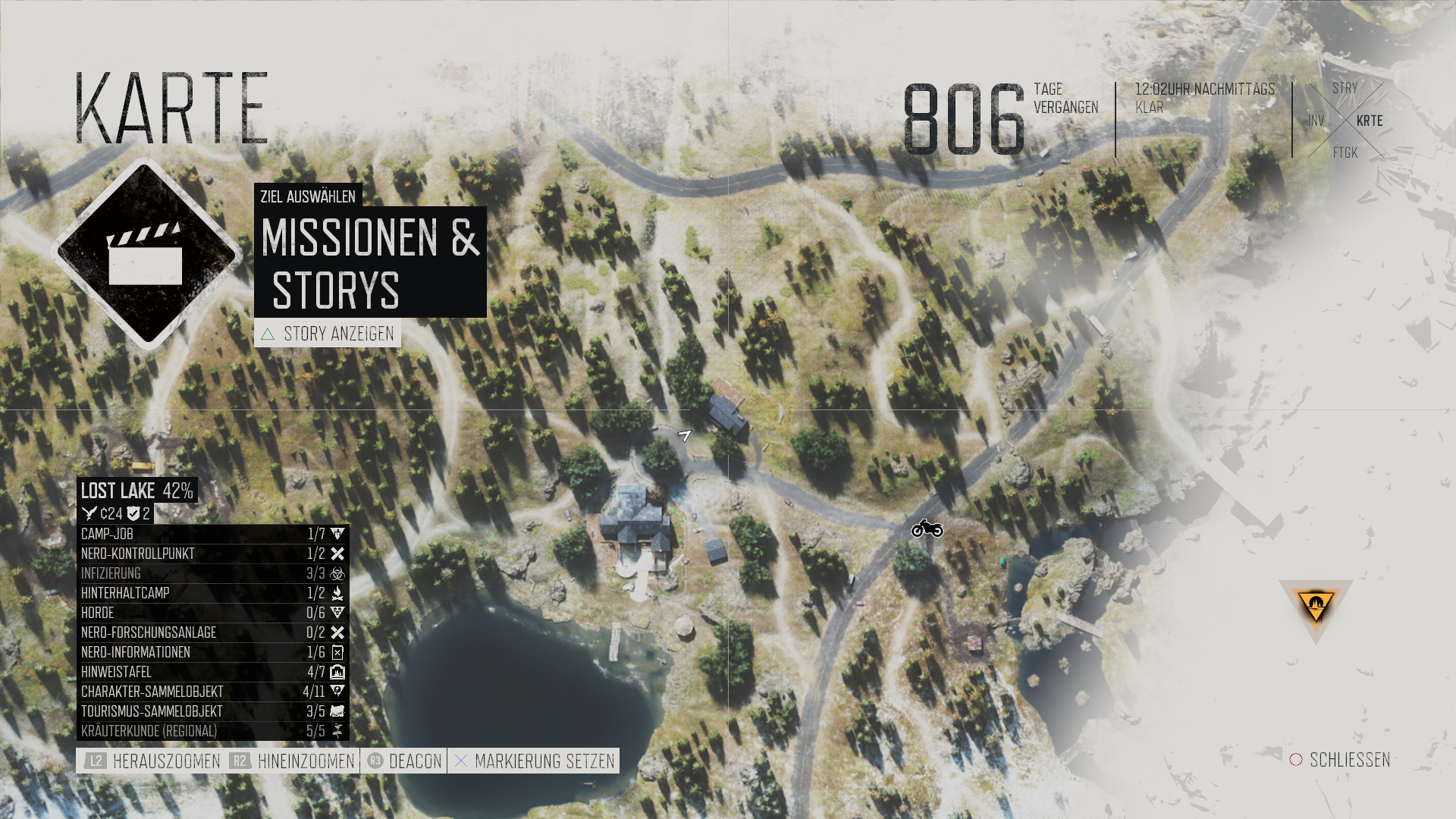The height and width of the screenshot is (819, 1456).
Task: Open the Ziel auswählen objective selector
Action: pos(308,197)
